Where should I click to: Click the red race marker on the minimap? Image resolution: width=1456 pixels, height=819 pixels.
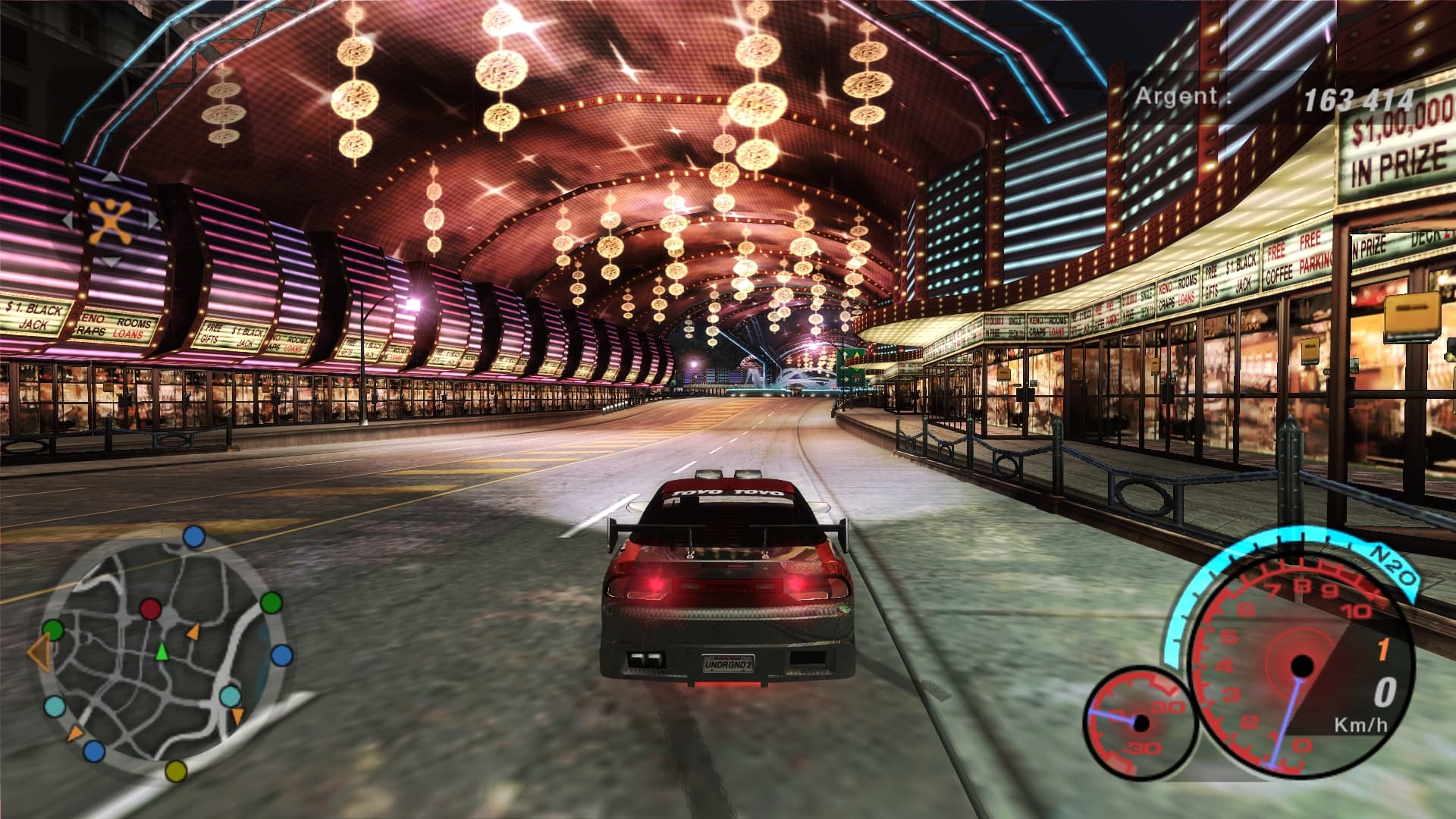pyautogui.click(x=150, y=608)
